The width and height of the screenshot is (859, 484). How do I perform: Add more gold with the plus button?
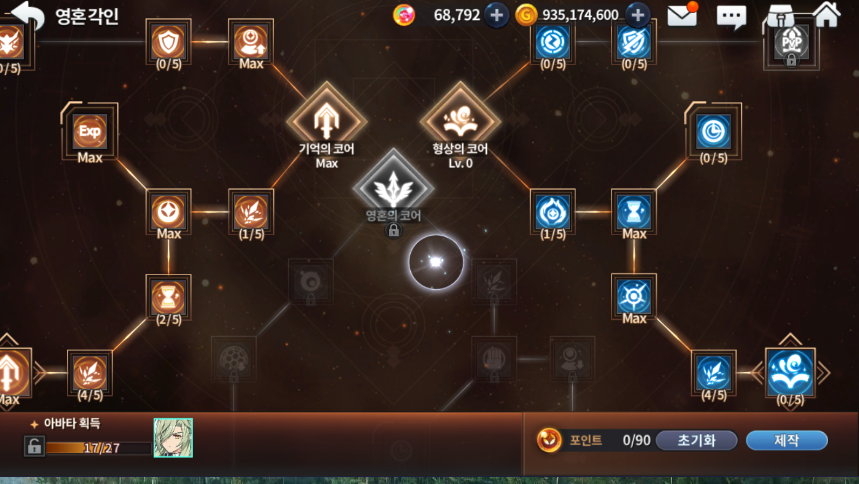[637, 15]
